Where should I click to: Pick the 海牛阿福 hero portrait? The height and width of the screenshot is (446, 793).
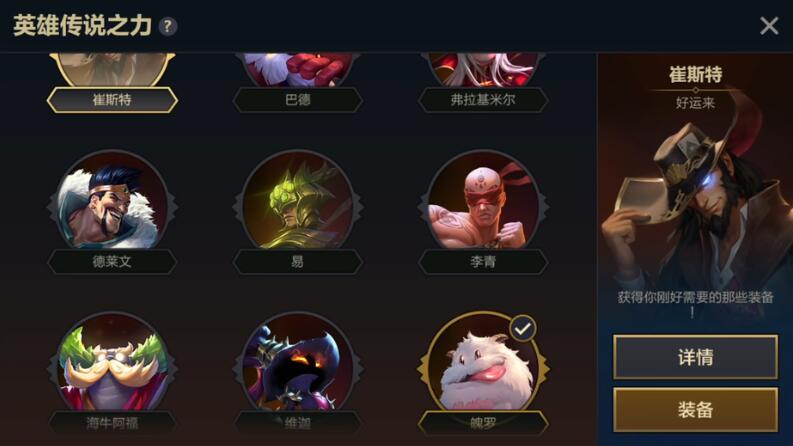click(x=112, y=367)
